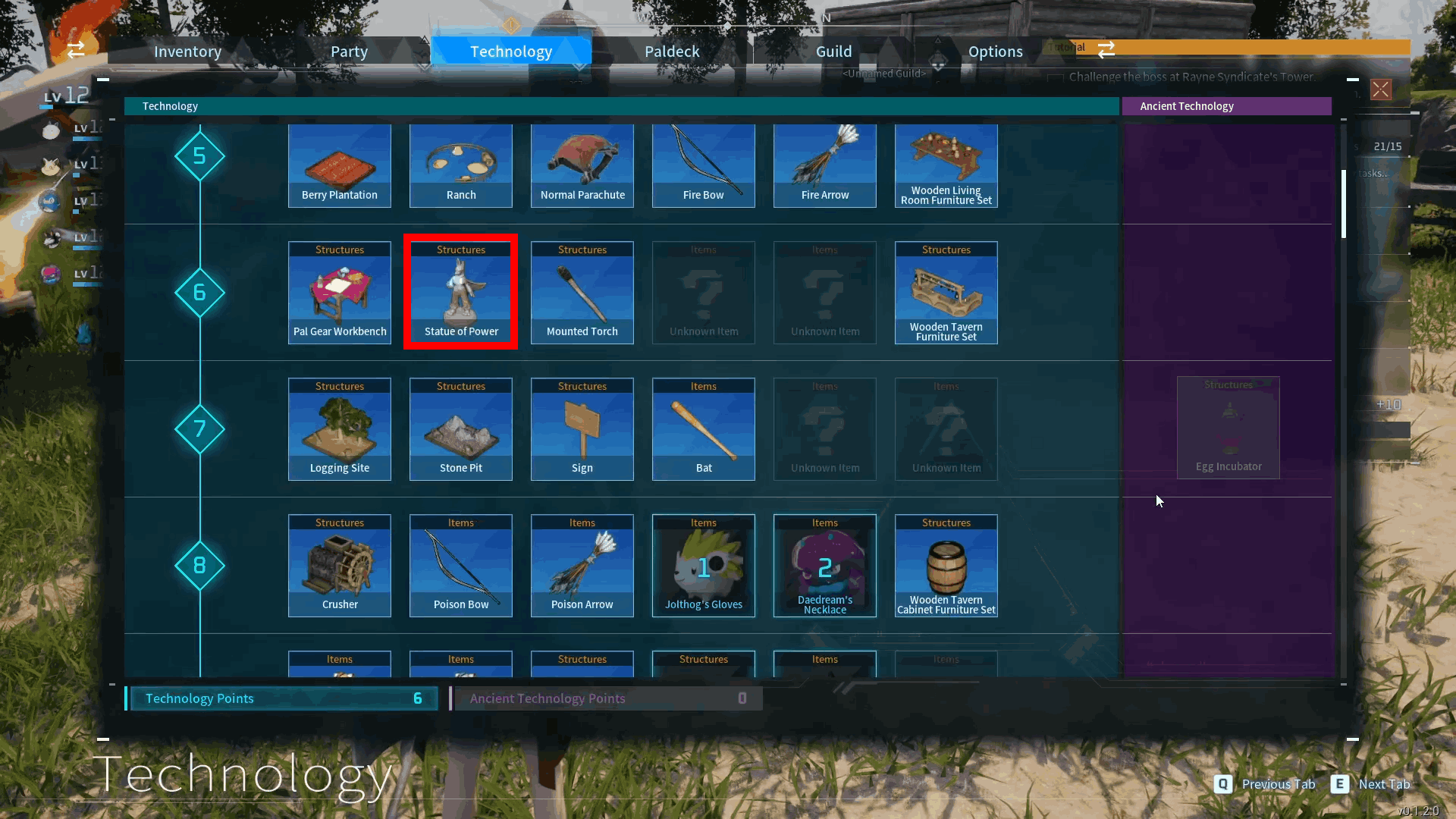Select the Egg Incubator ancient technology
Screen dimensions: 1456x819
[x=1228, y=428]
